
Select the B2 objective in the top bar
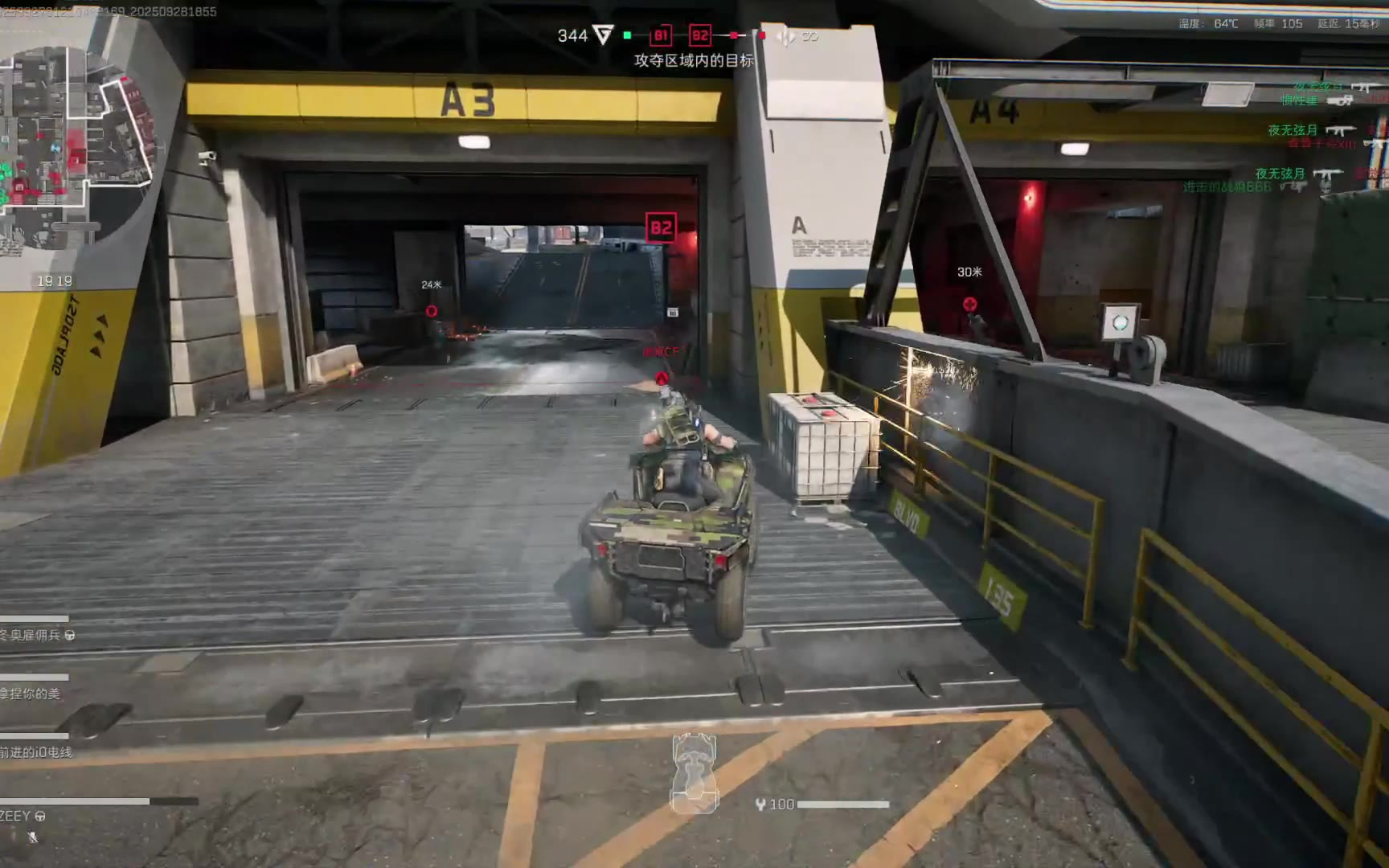pyautogui.click(x=700, y=35)
